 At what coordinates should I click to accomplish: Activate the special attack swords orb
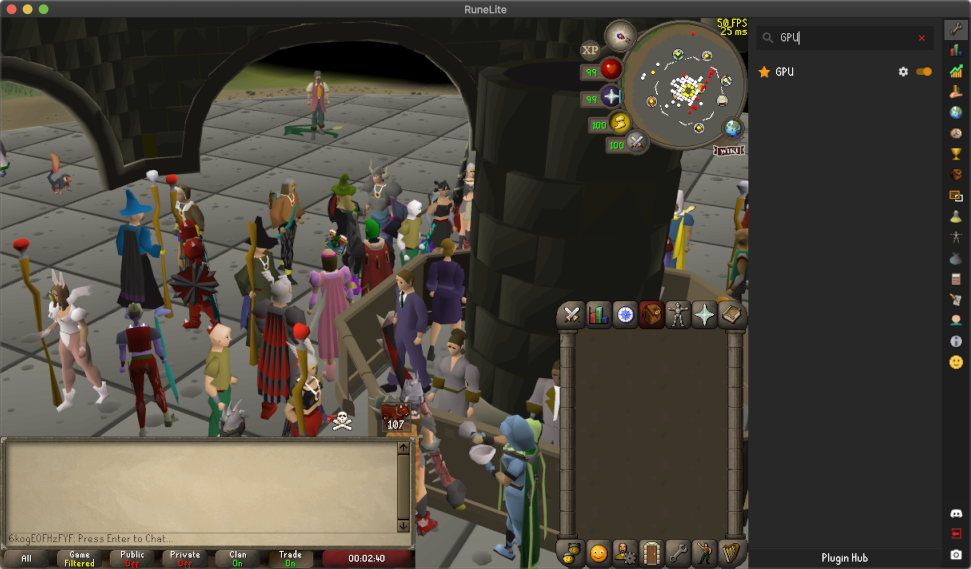click(637, 143)
